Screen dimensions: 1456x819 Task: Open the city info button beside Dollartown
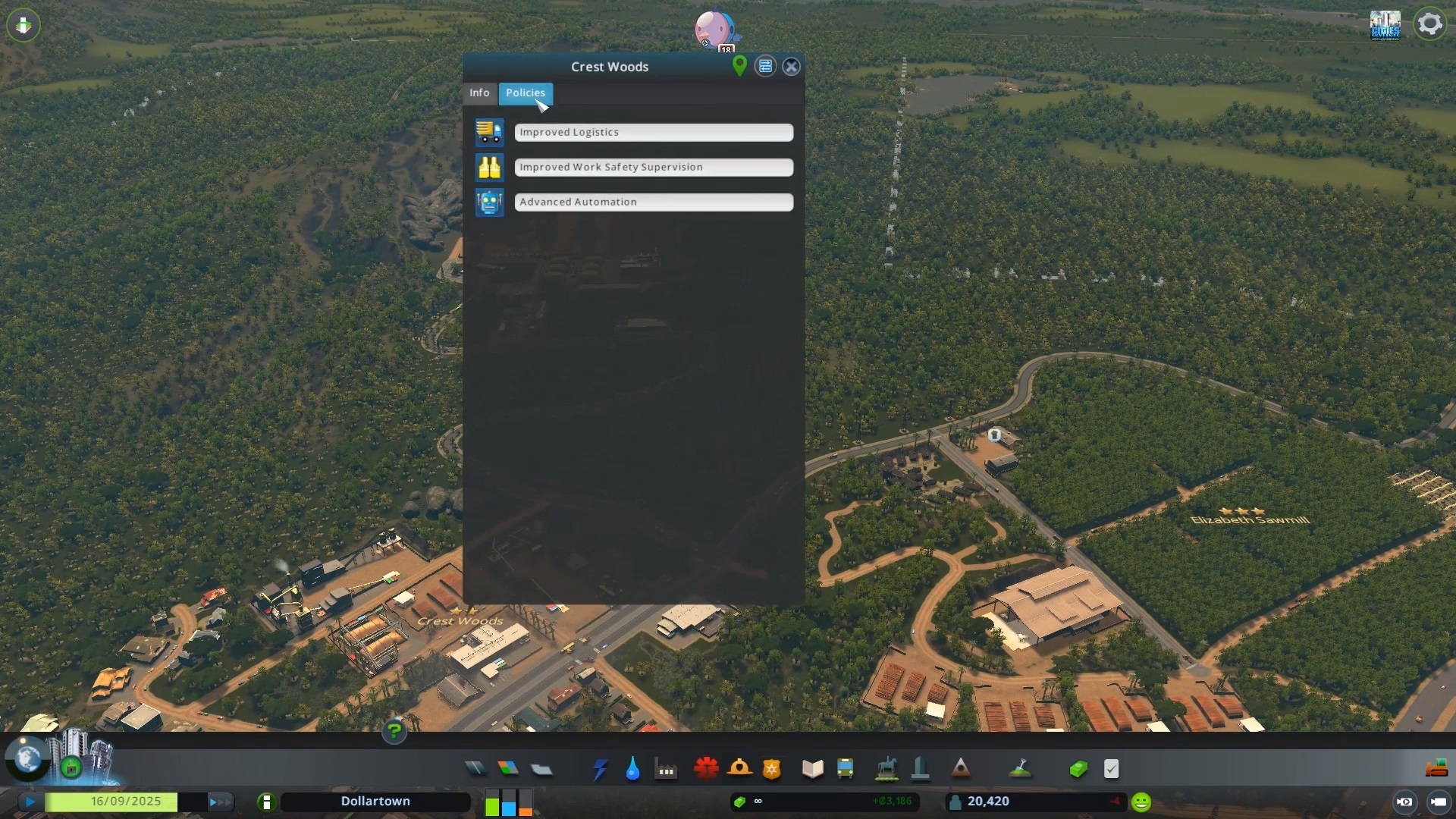click(x=266, y=802)
